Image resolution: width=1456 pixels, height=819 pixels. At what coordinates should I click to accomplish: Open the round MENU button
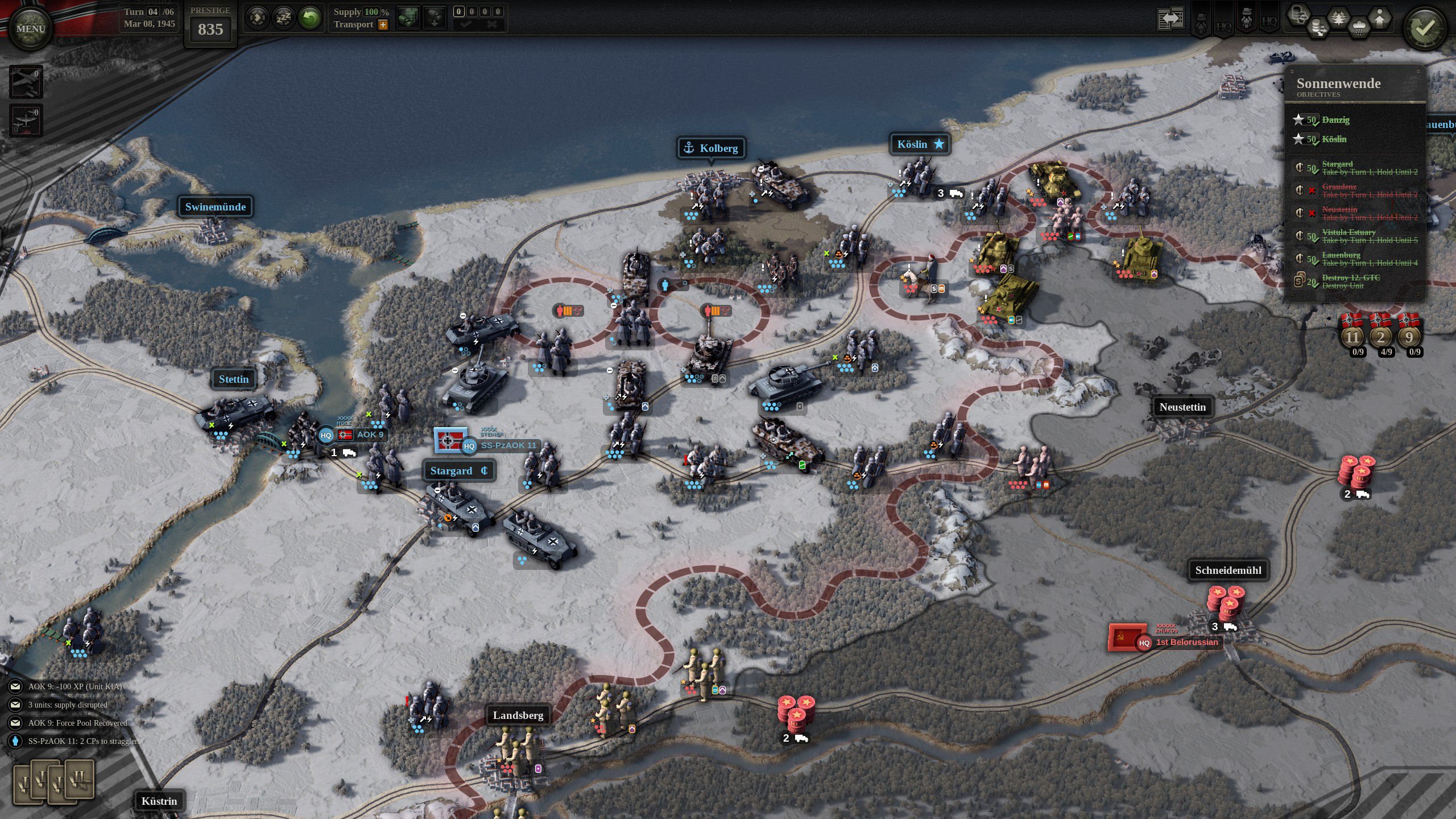point(31,28)
